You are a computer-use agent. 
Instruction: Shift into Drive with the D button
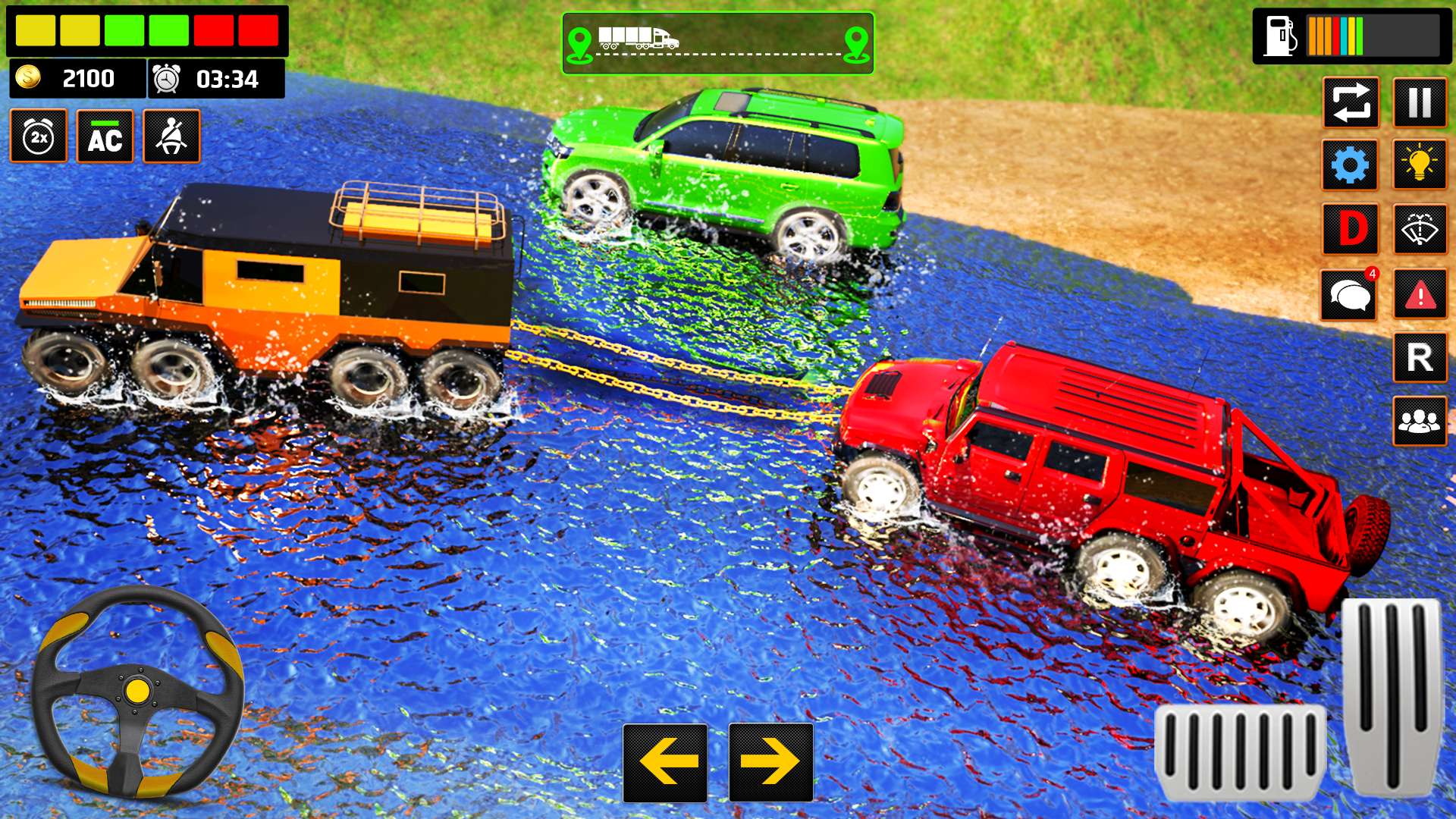pyautogui.click(x=1351, y=231)
